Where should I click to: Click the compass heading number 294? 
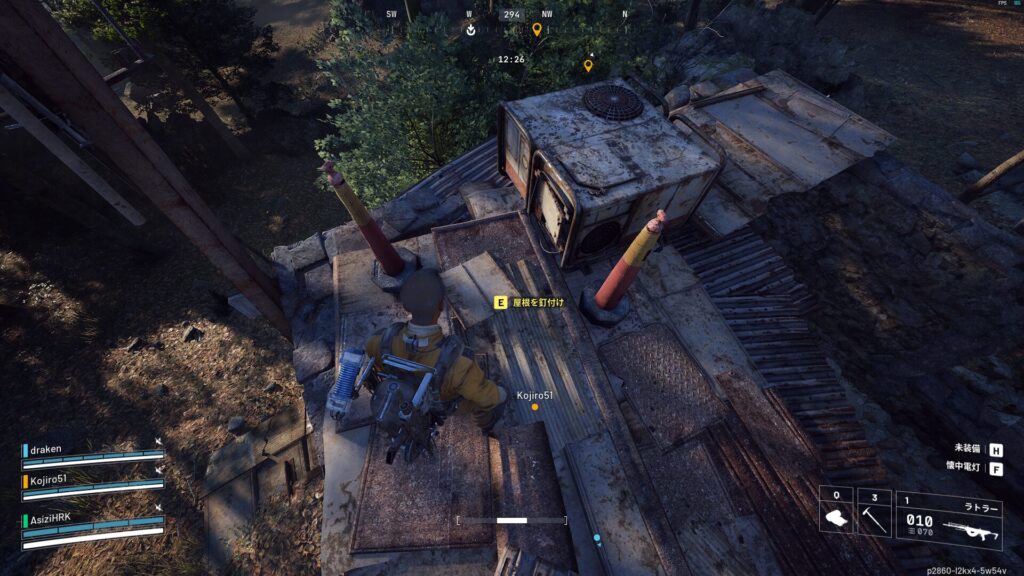[x=512, y=15]
